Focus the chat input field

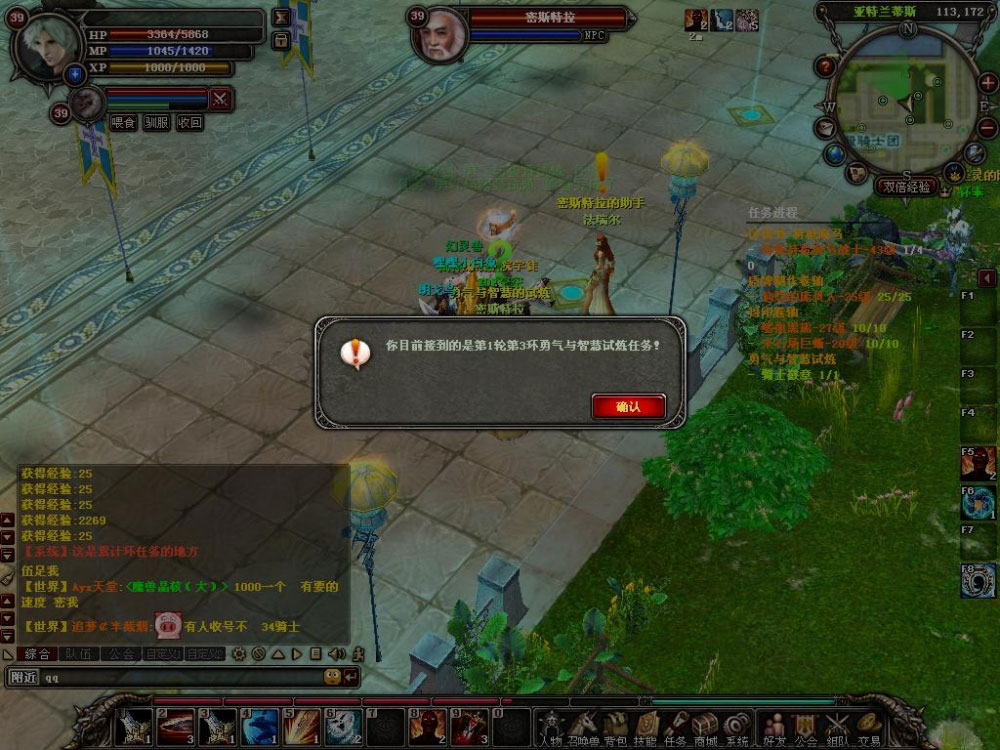pyautogui.click(x=180, y=677)
